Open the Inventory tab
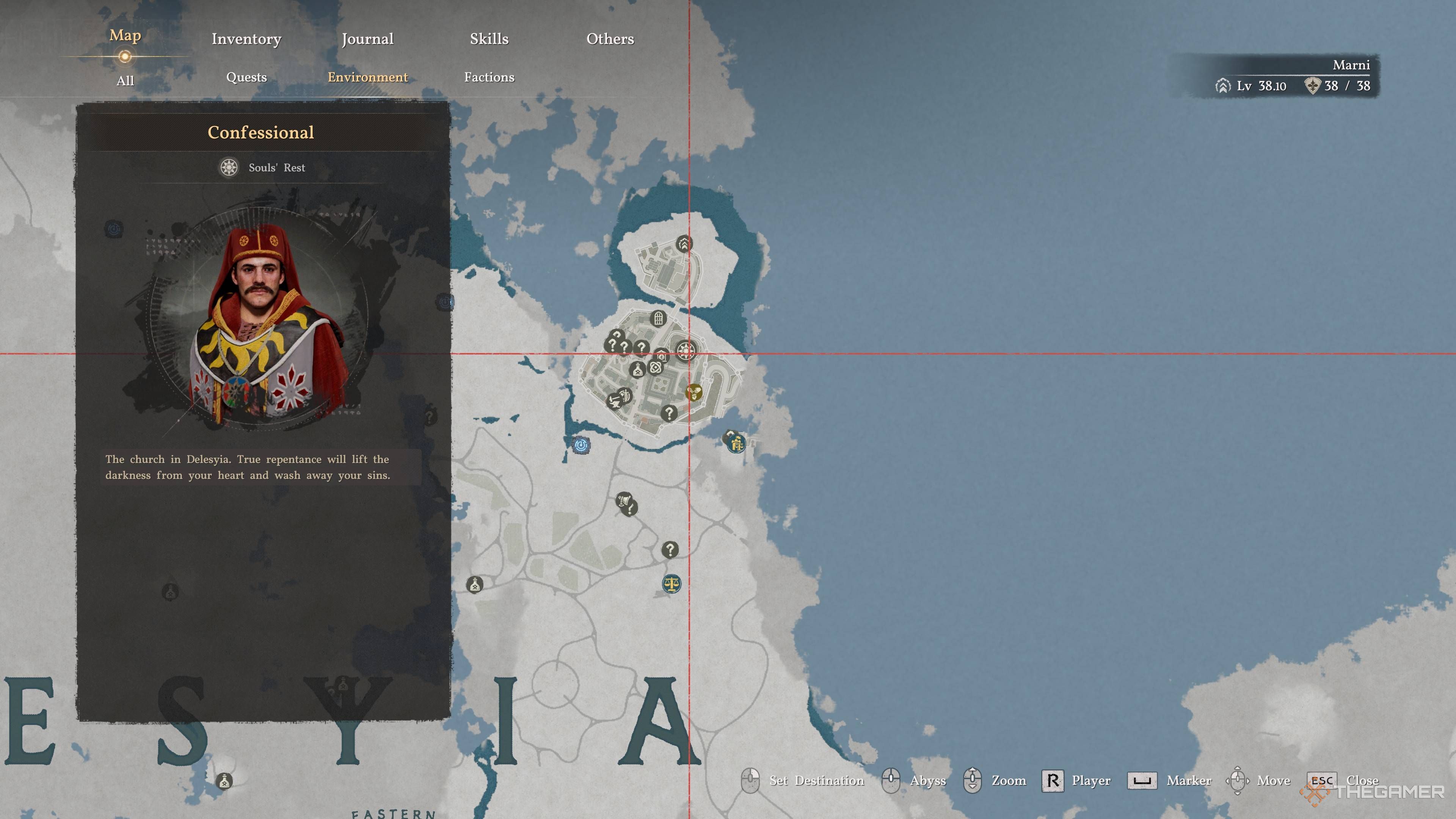1456x819 pixels. point(246,39)
